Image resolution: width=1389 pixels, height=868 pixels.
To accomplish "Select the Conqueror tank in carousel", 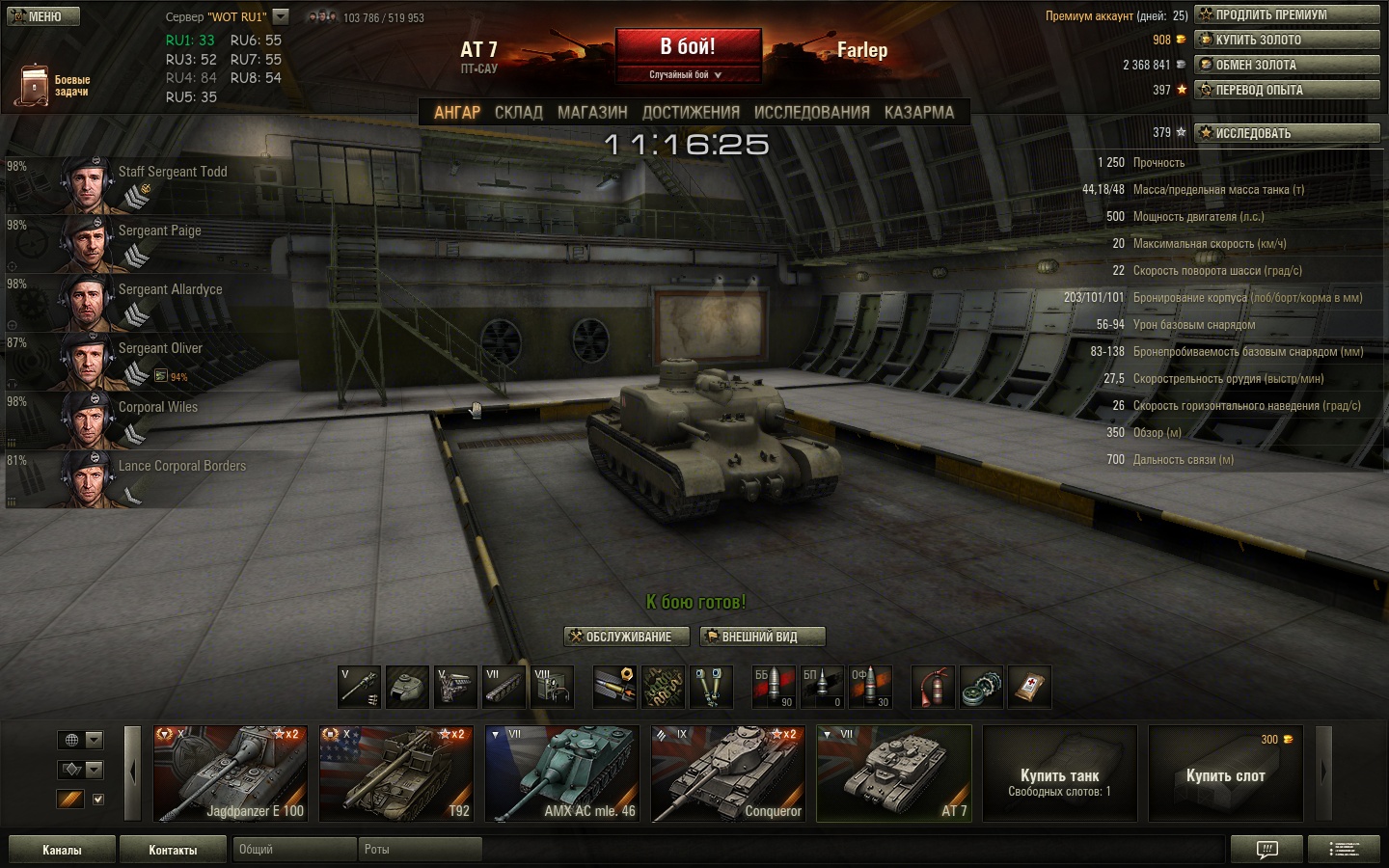I will pos(728,773).
